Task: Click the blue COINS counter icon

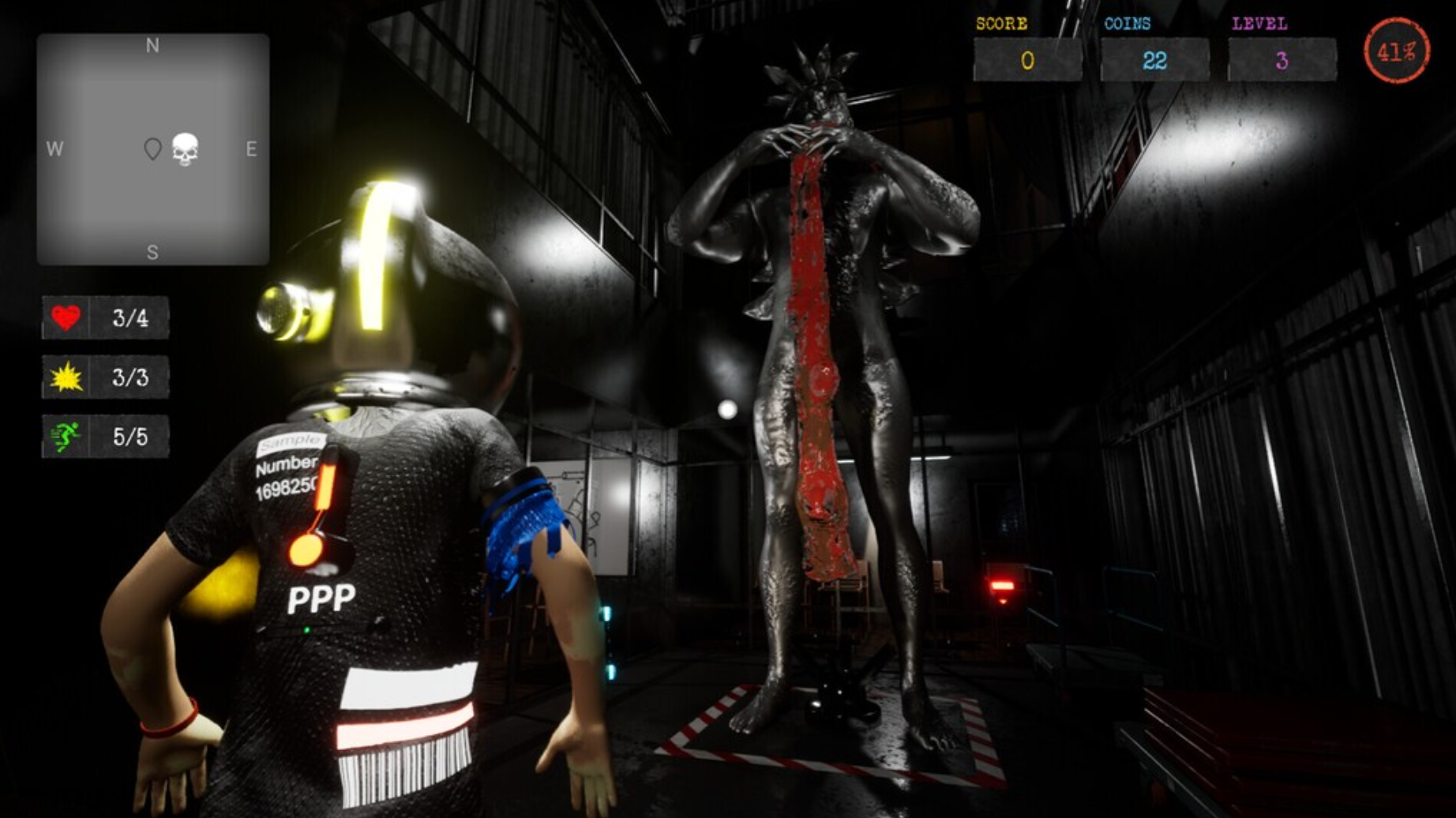Action: point(1128,23)
